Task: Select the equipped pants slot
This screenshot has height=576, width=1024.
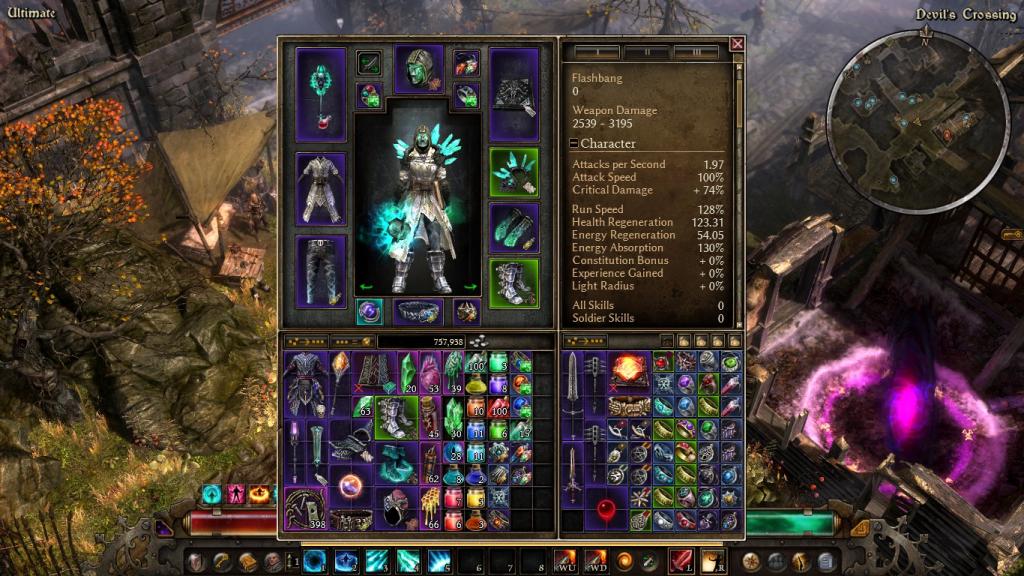Action: 321,269
